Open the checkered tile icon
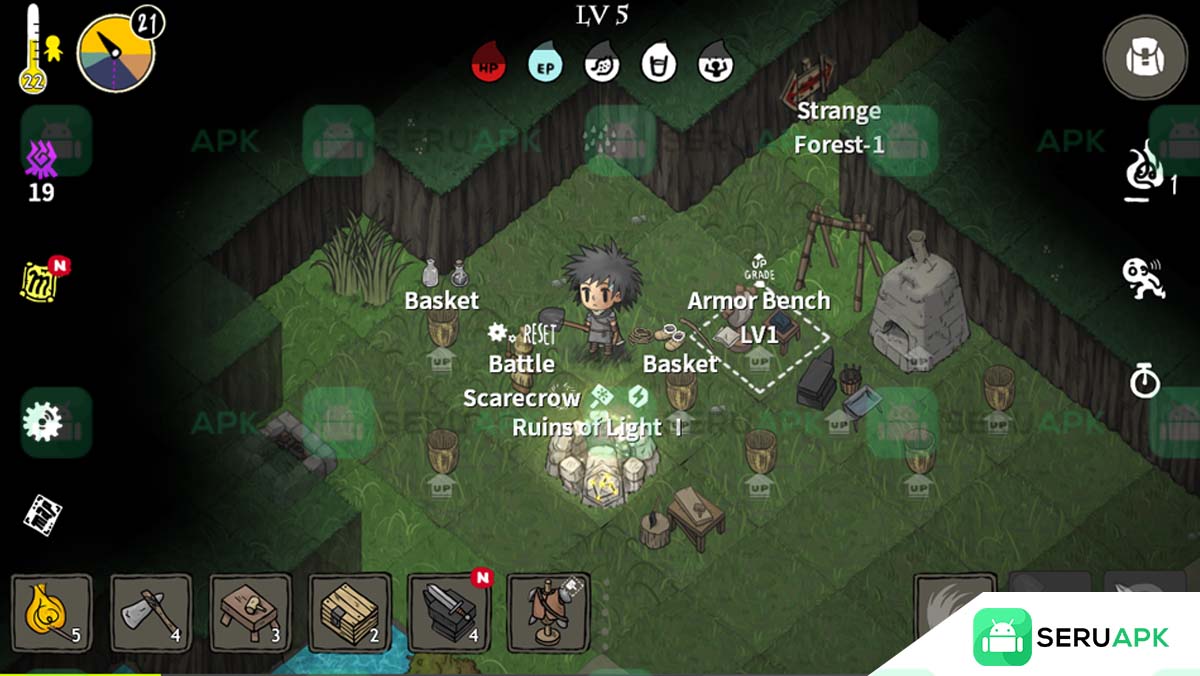The image size is (1200, 676). (43, 514)
